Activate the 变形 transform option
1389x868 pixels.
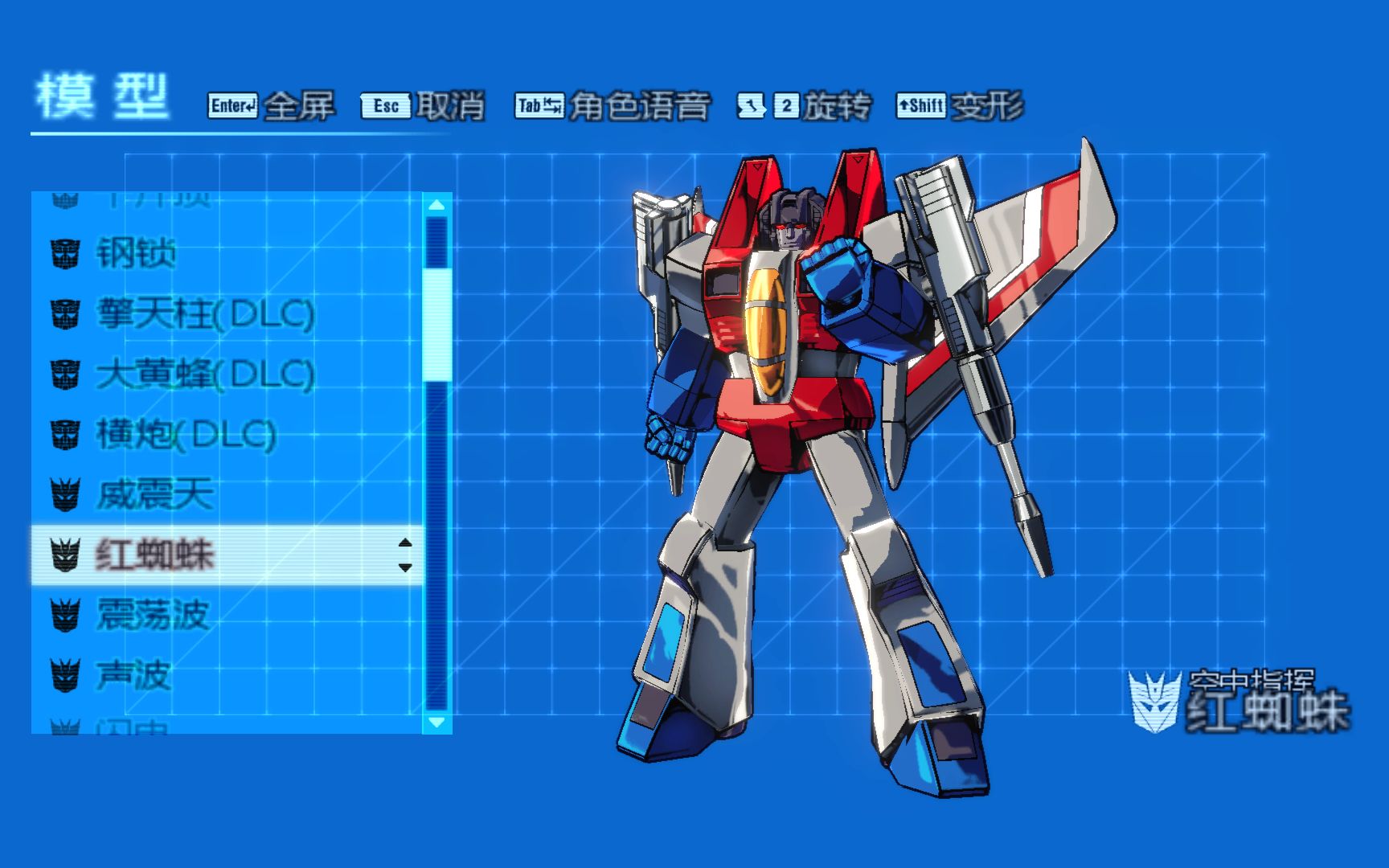(961, 106)
